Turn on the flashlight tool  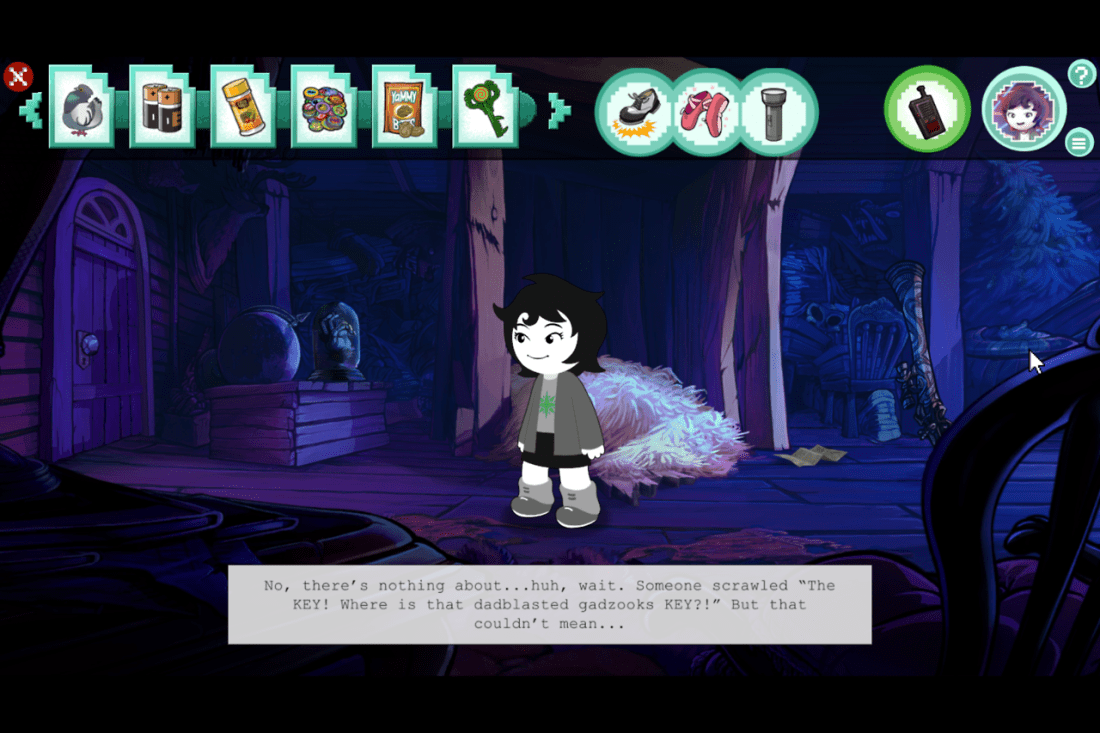tap(778, 111)
